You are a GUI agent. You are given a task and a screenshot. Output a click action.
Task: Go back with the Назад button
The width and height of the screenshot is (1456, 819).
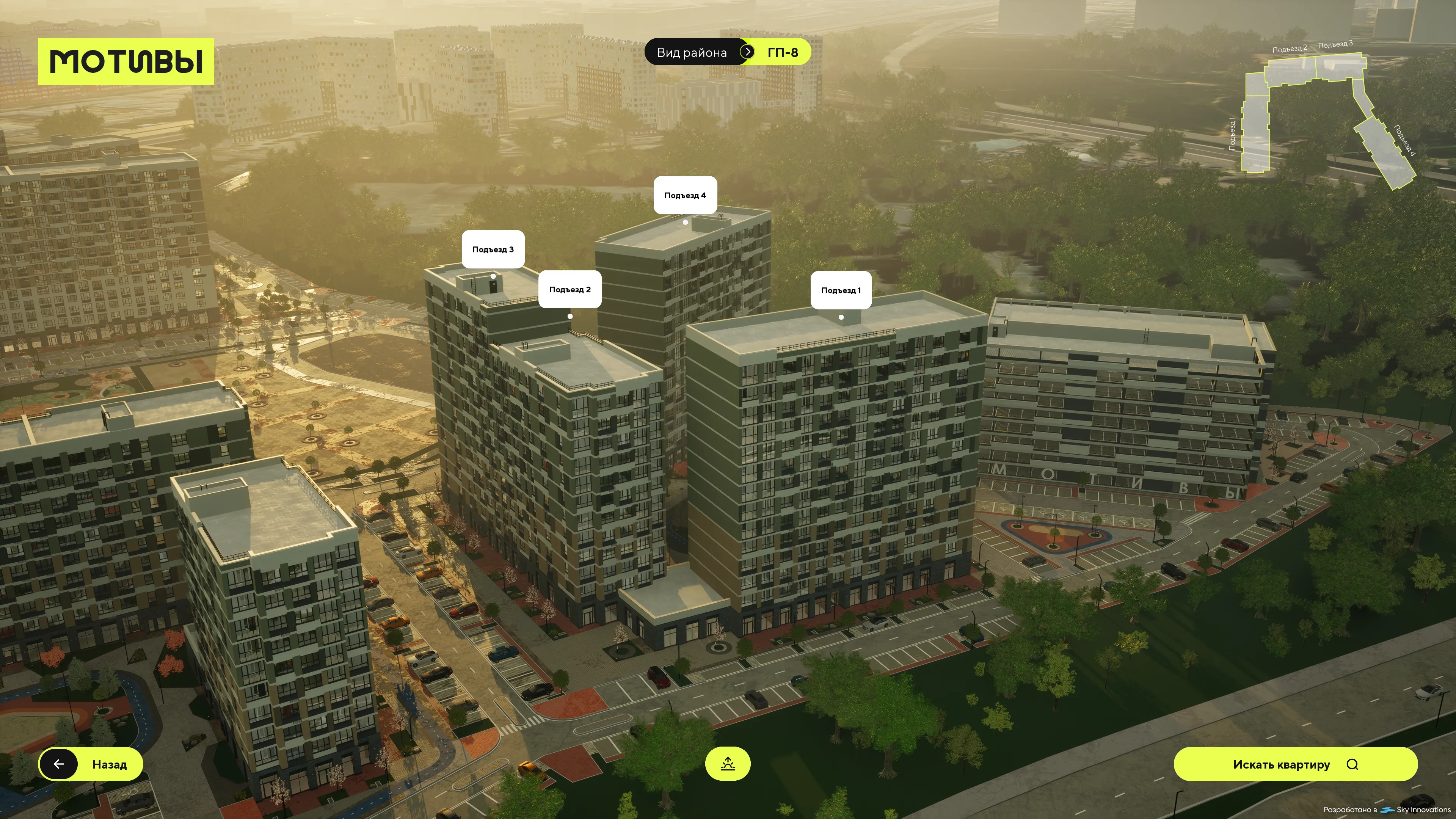tap(91, 764)
